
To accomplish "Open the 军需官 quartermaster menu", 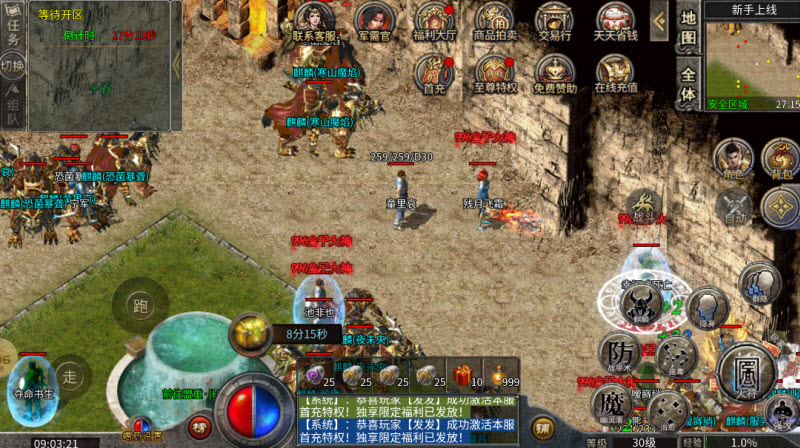I will [x=374, y=20].
